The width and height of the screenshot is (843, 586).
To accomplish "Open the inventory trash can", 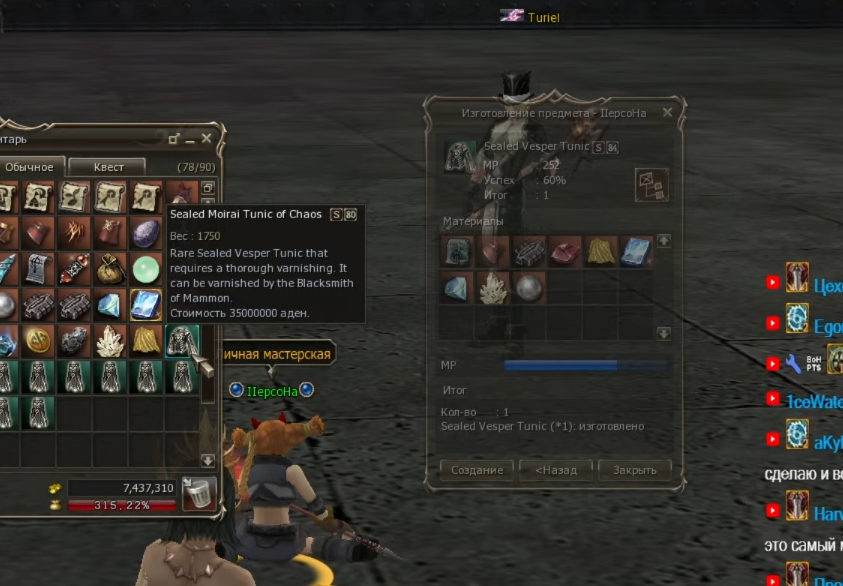I will point(198,493).
